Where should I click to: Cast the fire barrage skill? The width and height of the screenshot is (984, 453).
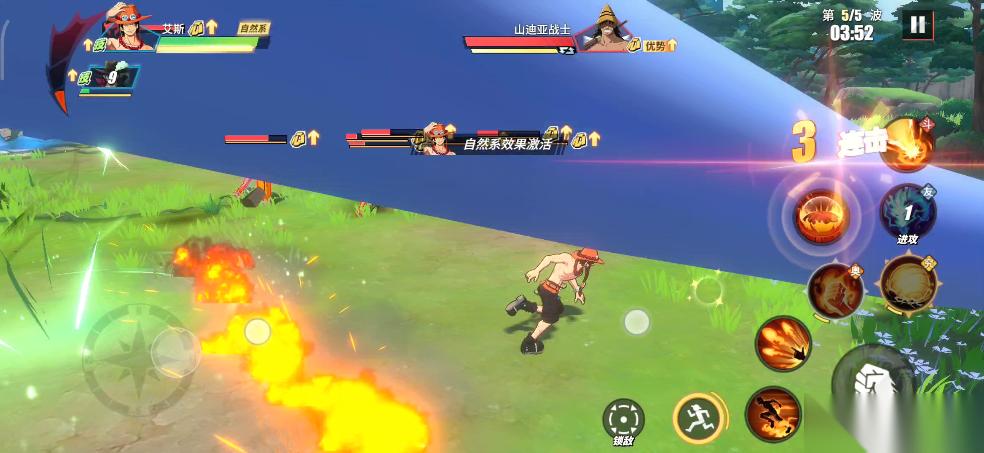782,343
